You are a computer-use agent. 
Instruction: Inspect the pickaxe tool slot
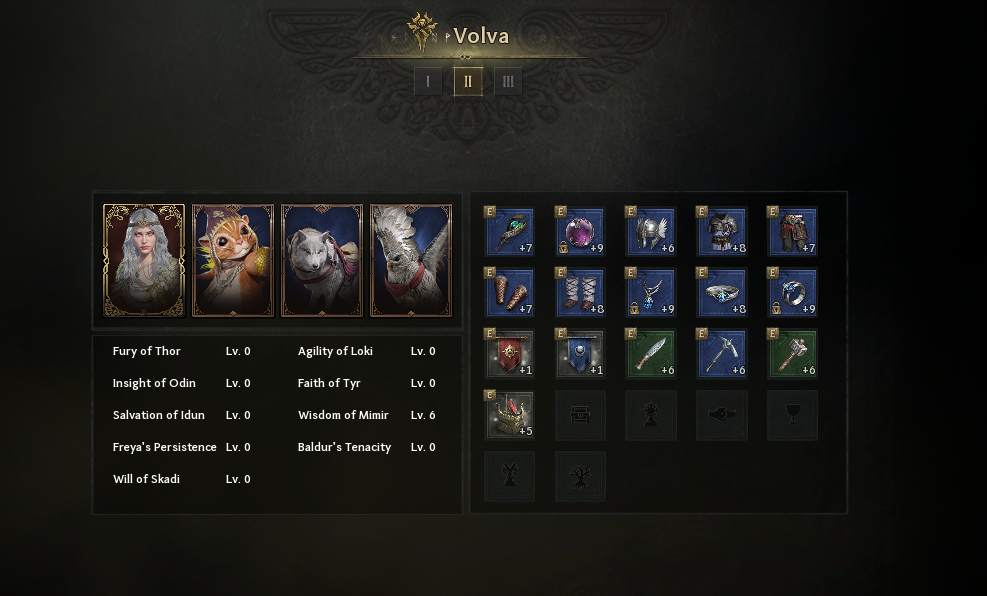tap(722, 354)
